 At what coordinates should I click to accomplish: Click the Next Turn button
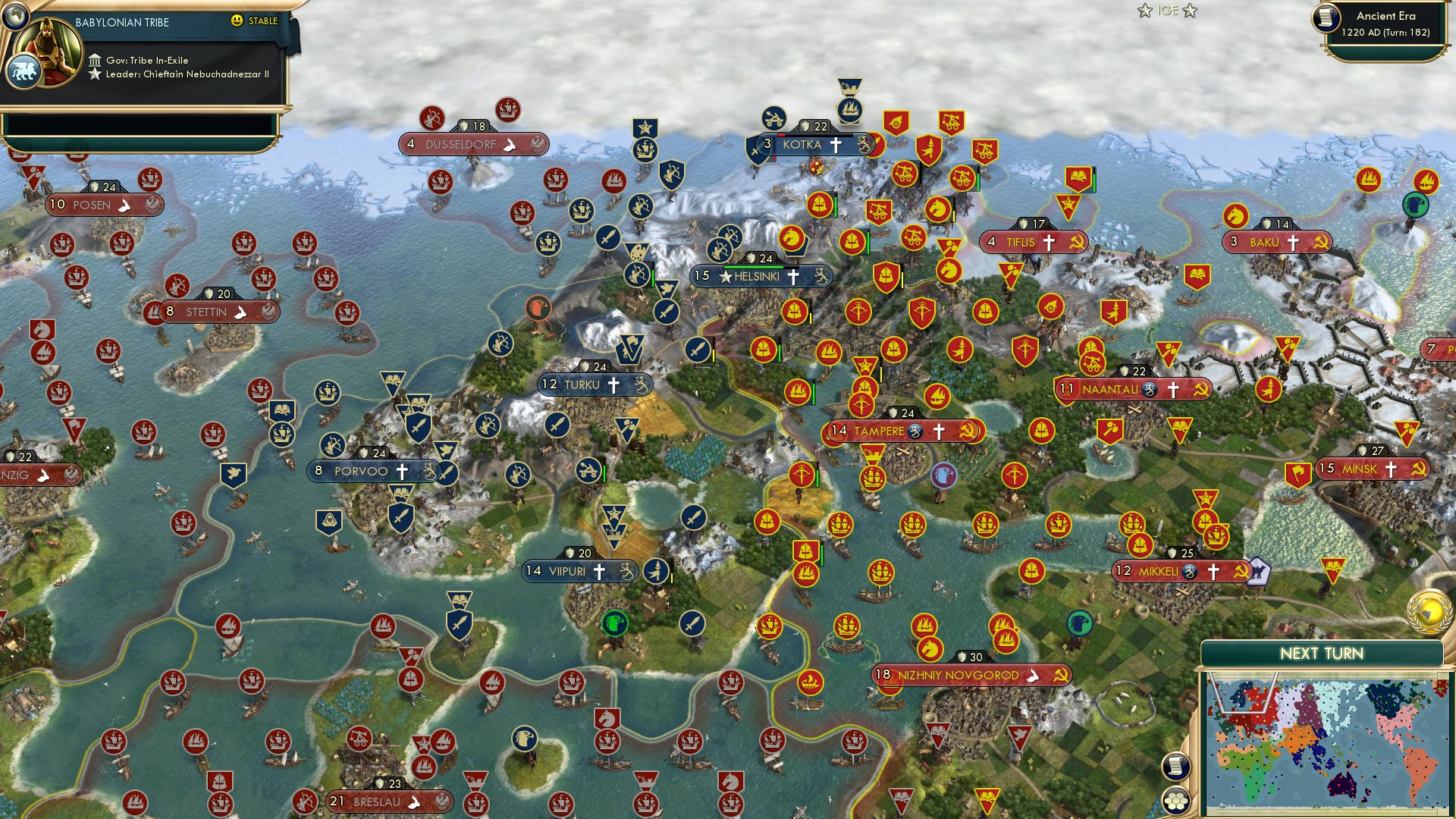pos(1323,651)
